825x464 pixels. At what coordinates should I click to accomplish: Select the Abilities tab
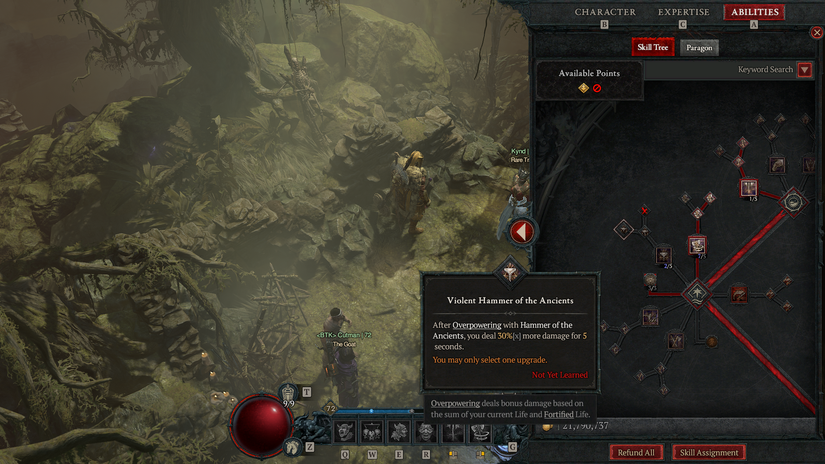click(754, 12)
